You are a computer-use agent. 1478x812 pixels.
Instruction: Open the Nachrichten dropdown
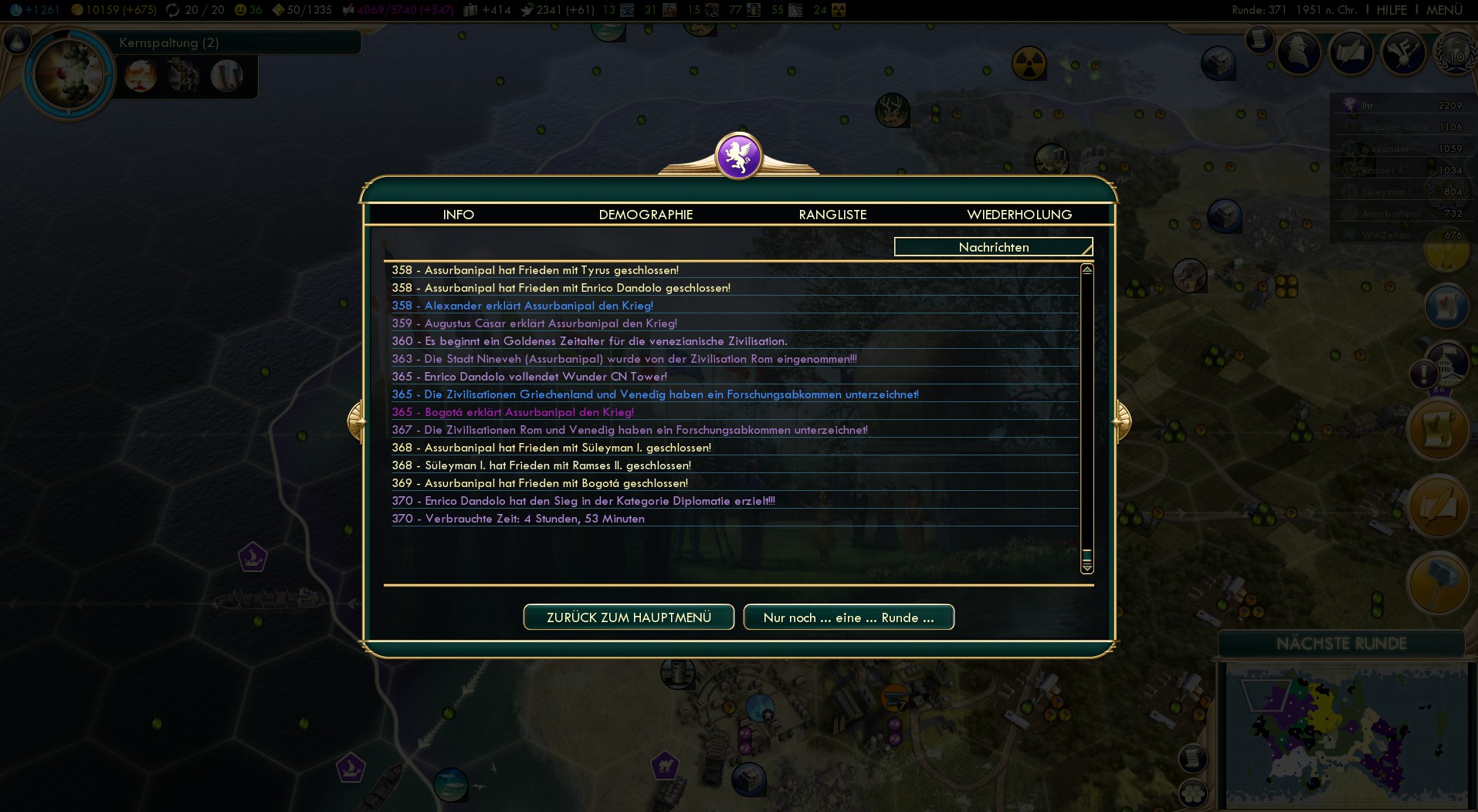[993, 247]
